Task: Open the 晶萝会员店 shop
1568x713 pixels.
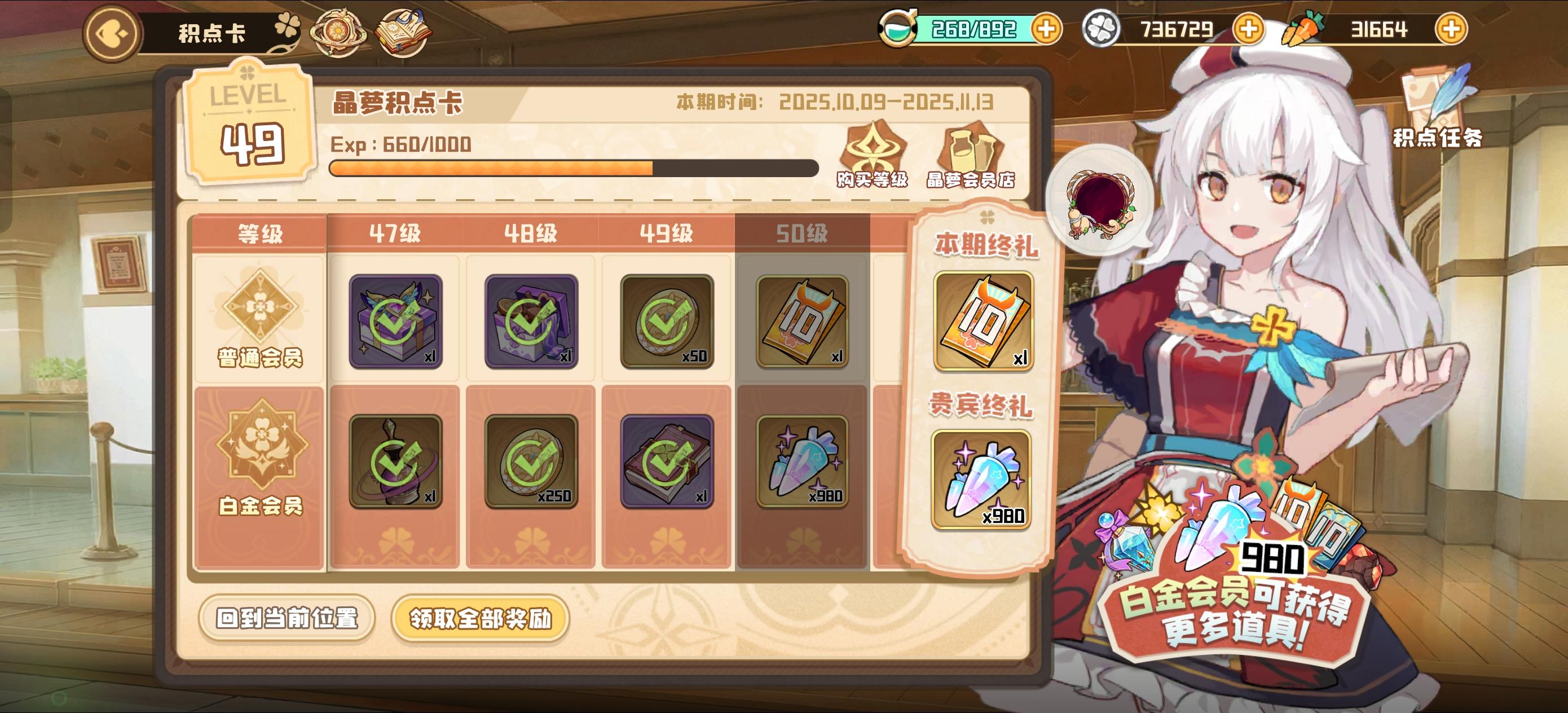Action: [972, 149]
